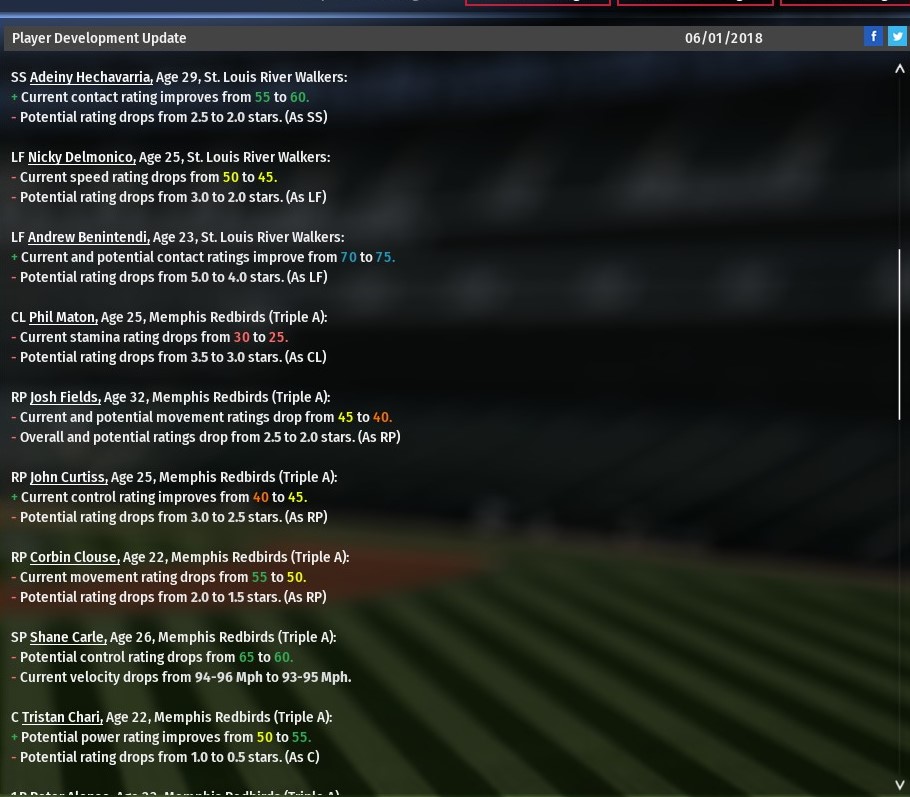View Shane Carle's player page
This screenshot has width=910, height=797.
pyautogui.click(x=68, y=637)
